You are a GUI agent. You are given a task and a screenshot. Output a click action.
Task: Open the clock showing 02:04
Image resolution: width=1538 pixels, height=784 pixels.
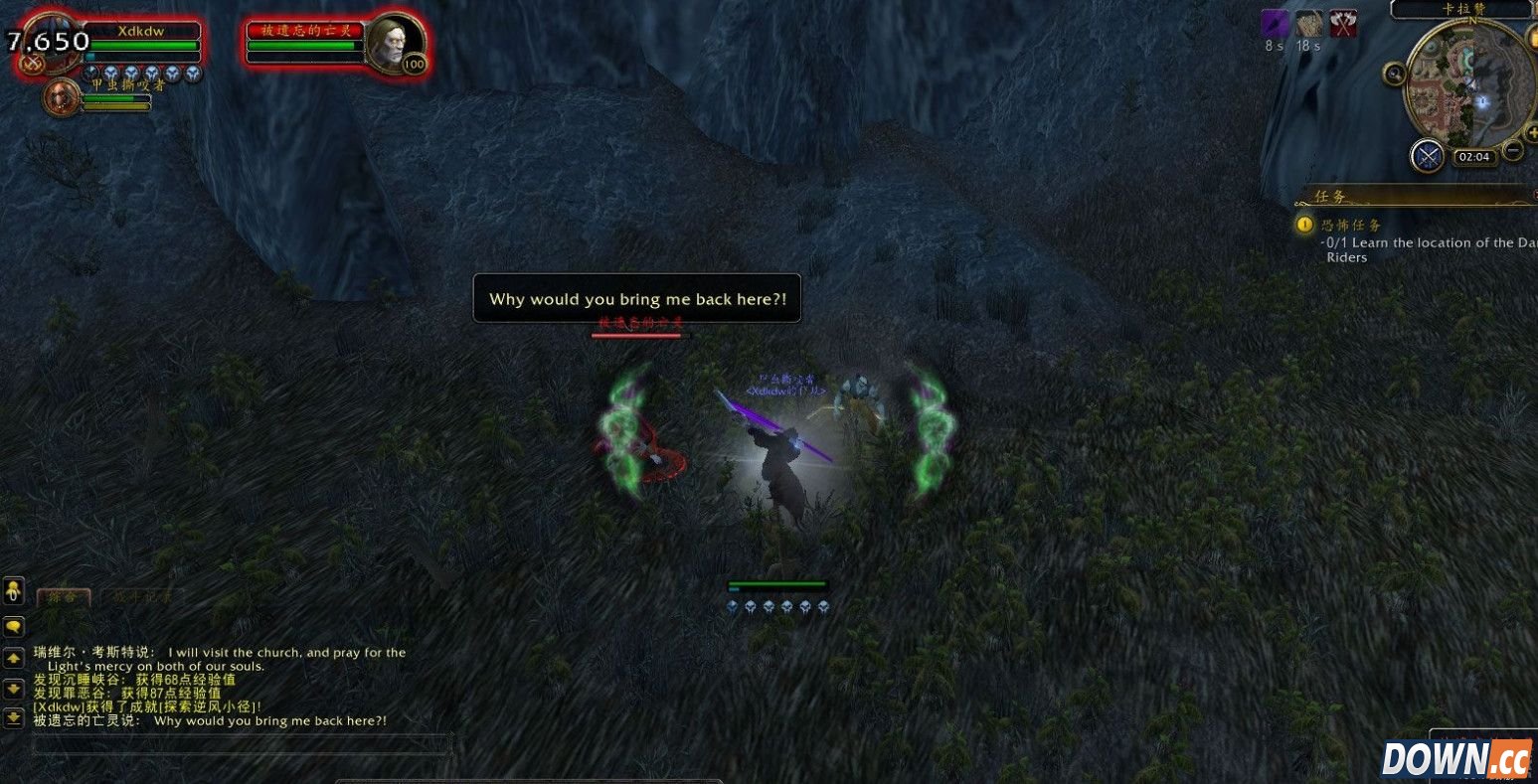tap(1472, 157)
